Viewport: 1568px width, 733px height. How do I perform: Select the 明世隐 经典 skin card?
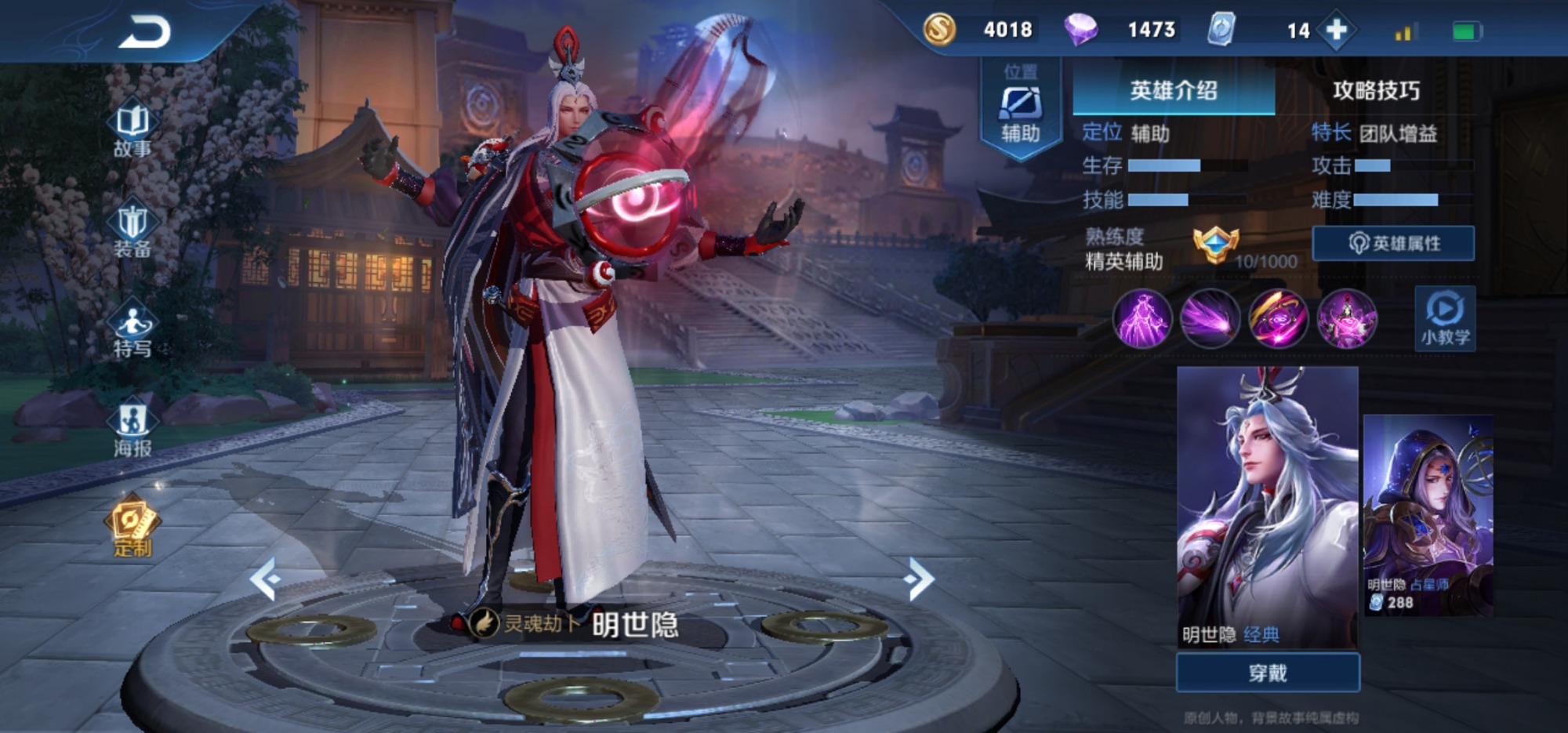1268,506
